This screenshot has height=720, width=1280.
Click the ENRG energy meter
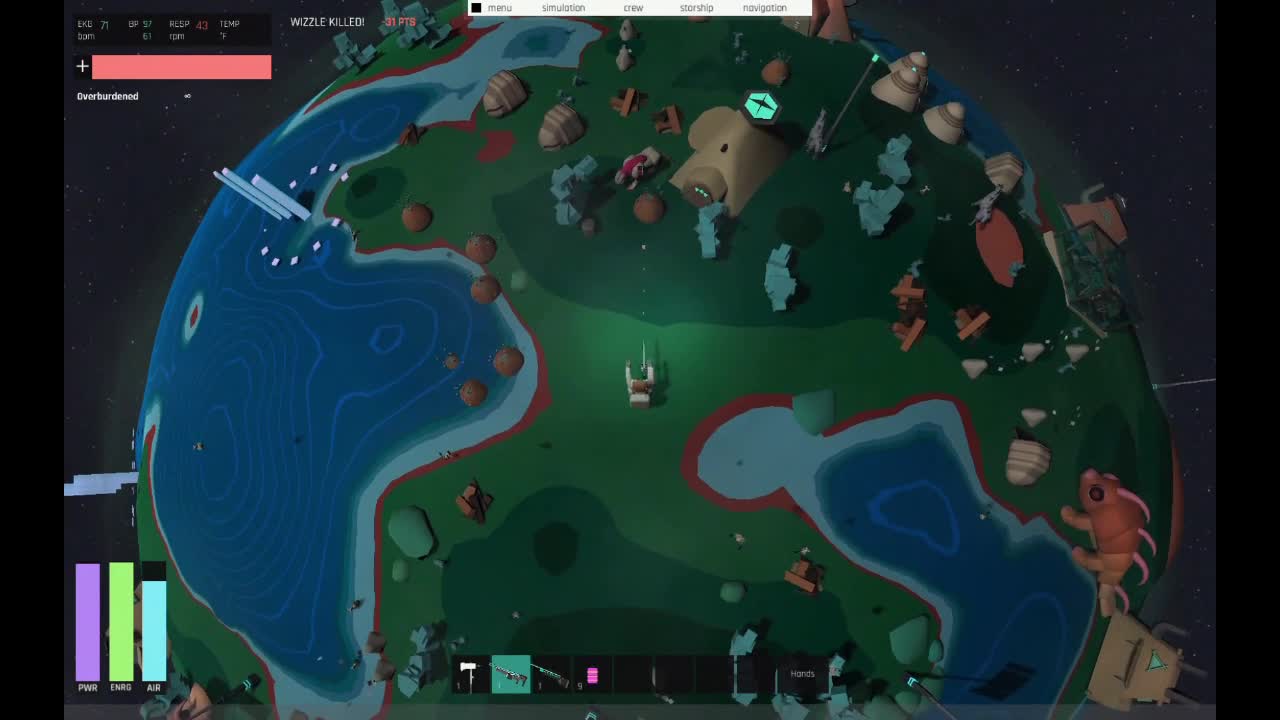[x=120, y=620]
